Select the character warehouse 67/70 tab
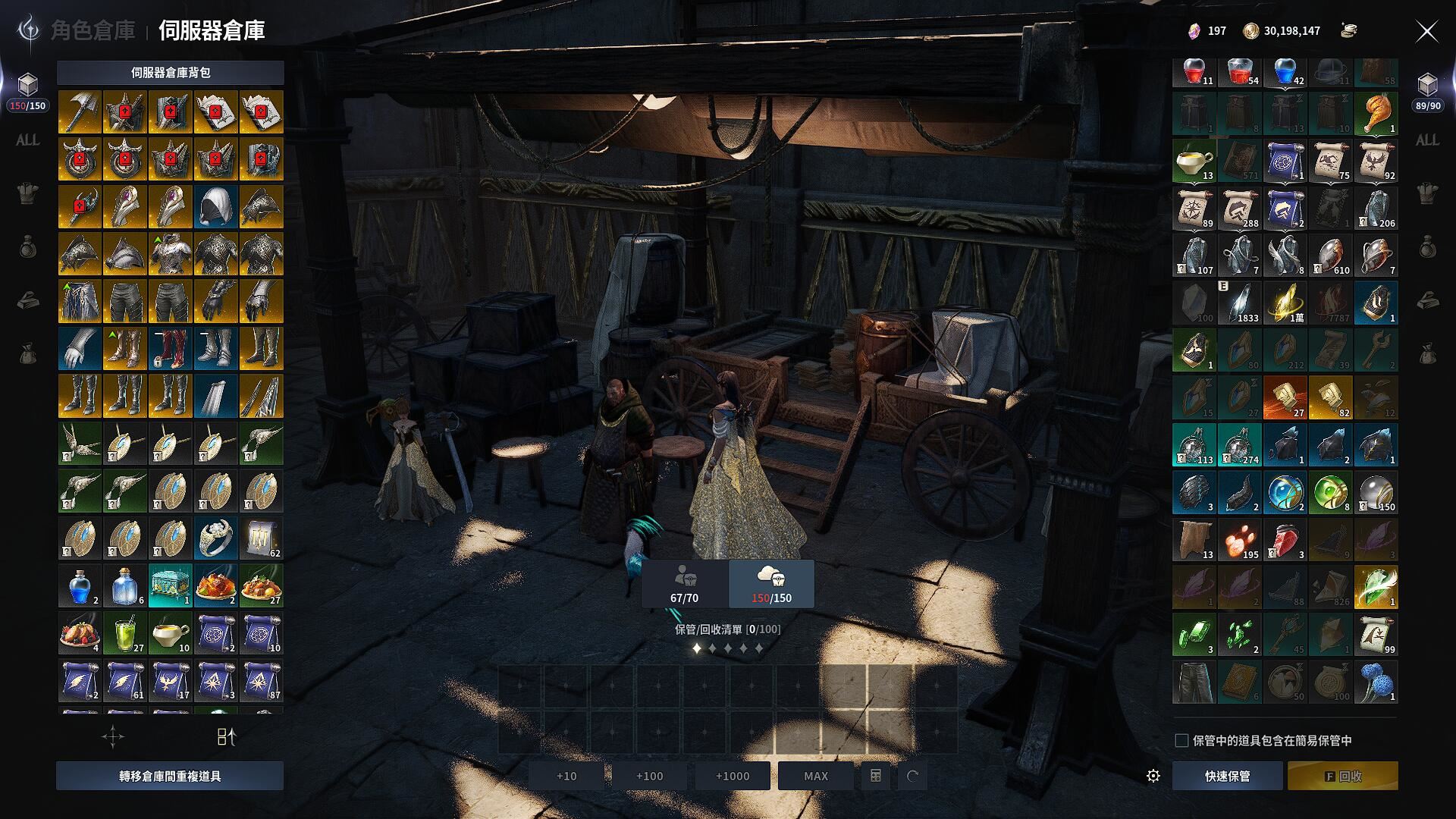The image size is (1456, 819). (x=684, y=584)
